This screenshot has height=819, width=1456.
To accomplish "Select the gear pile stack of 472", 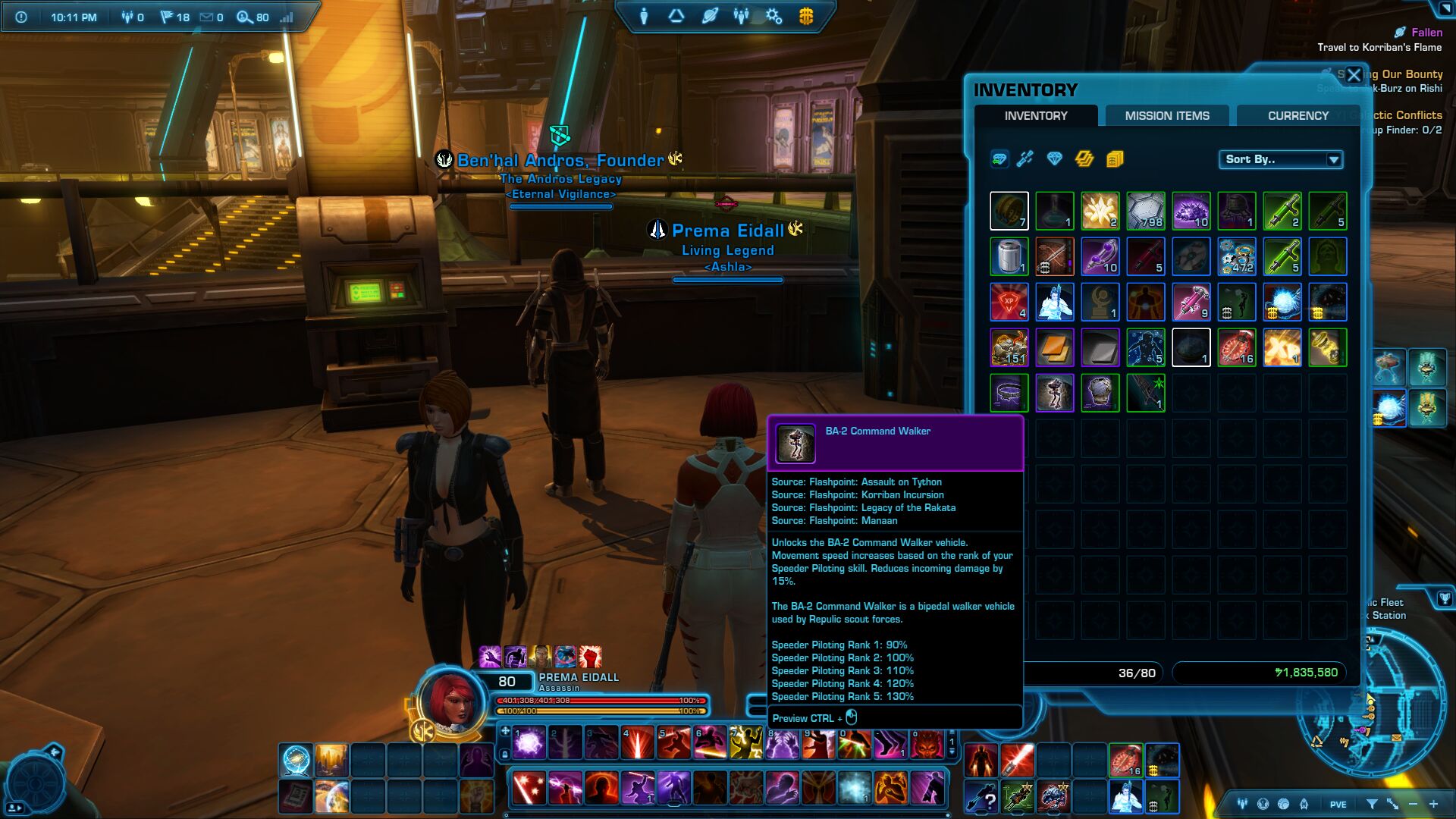I will [1236, 256].
